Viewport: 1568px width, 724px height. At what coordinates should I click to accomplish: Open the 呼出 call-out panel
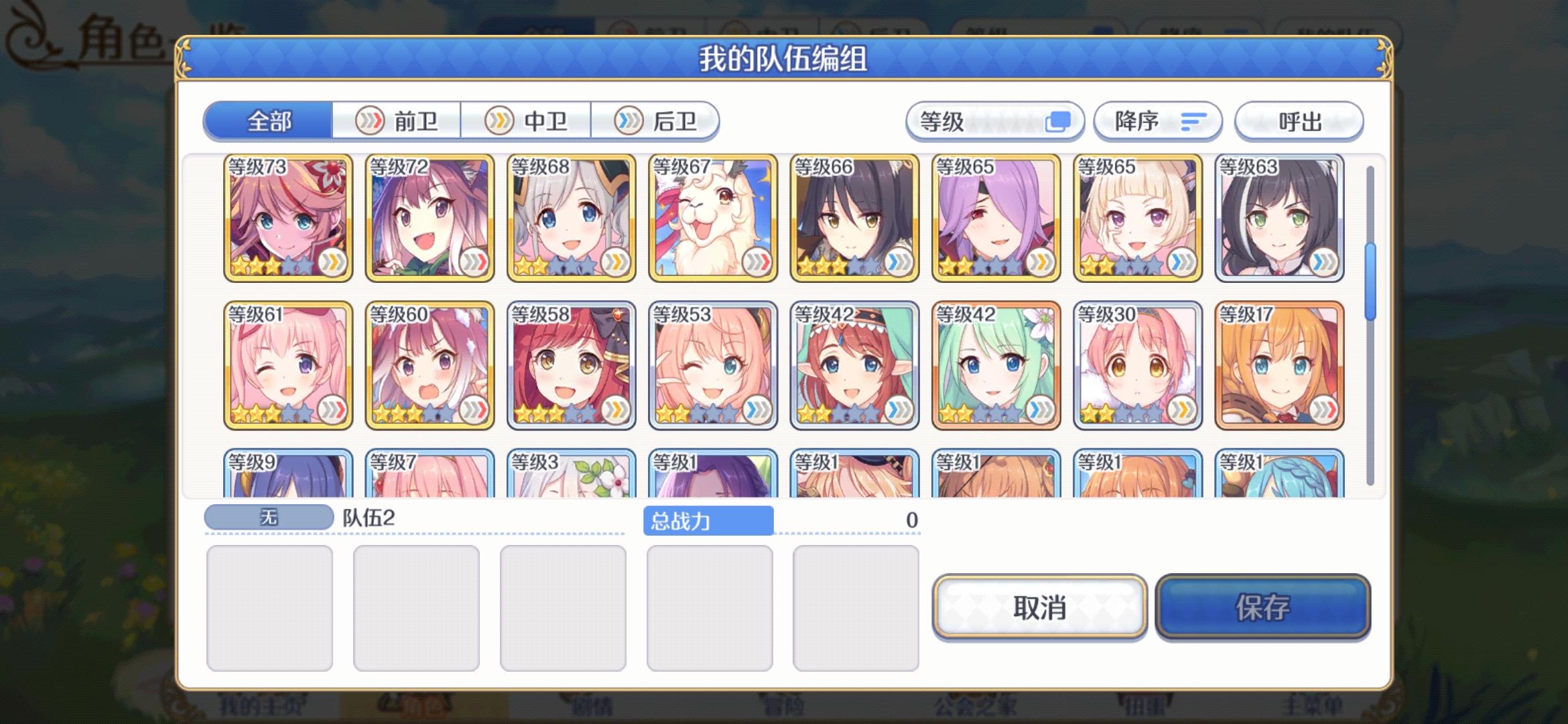[x=1299, y=121]
